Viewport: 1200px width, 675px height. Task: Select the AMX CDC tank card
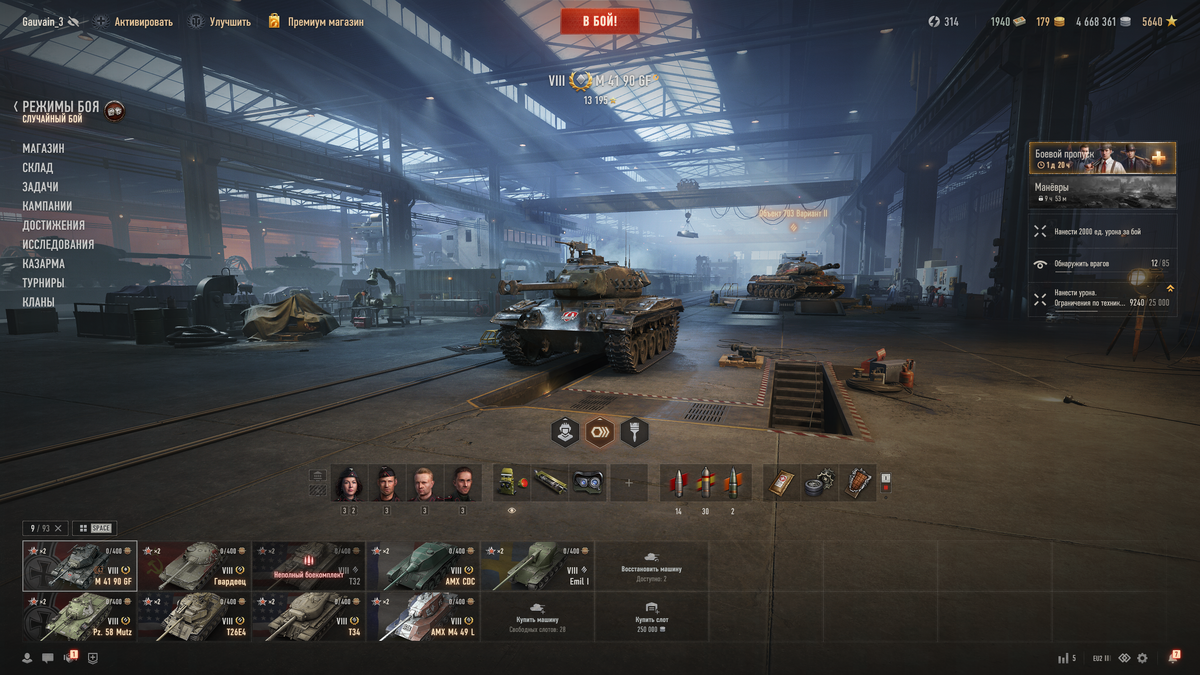pos(422,566)
